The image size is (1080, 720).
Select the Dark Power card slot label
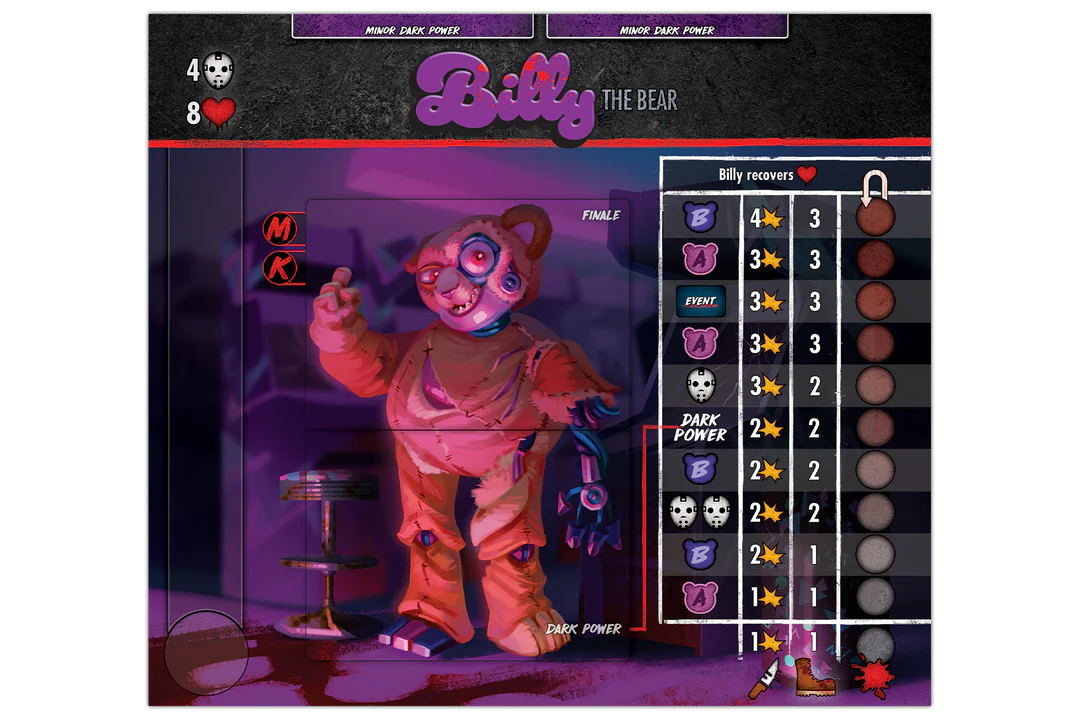583,629
